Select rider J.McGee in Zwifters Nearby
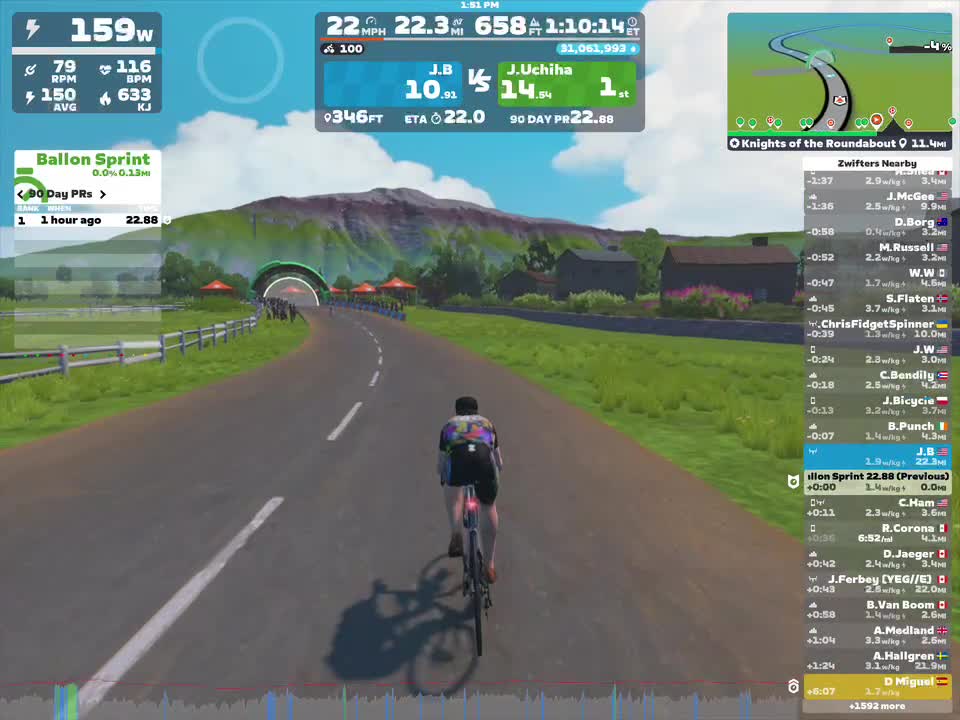Screen dimensions: 960x720 877,201
